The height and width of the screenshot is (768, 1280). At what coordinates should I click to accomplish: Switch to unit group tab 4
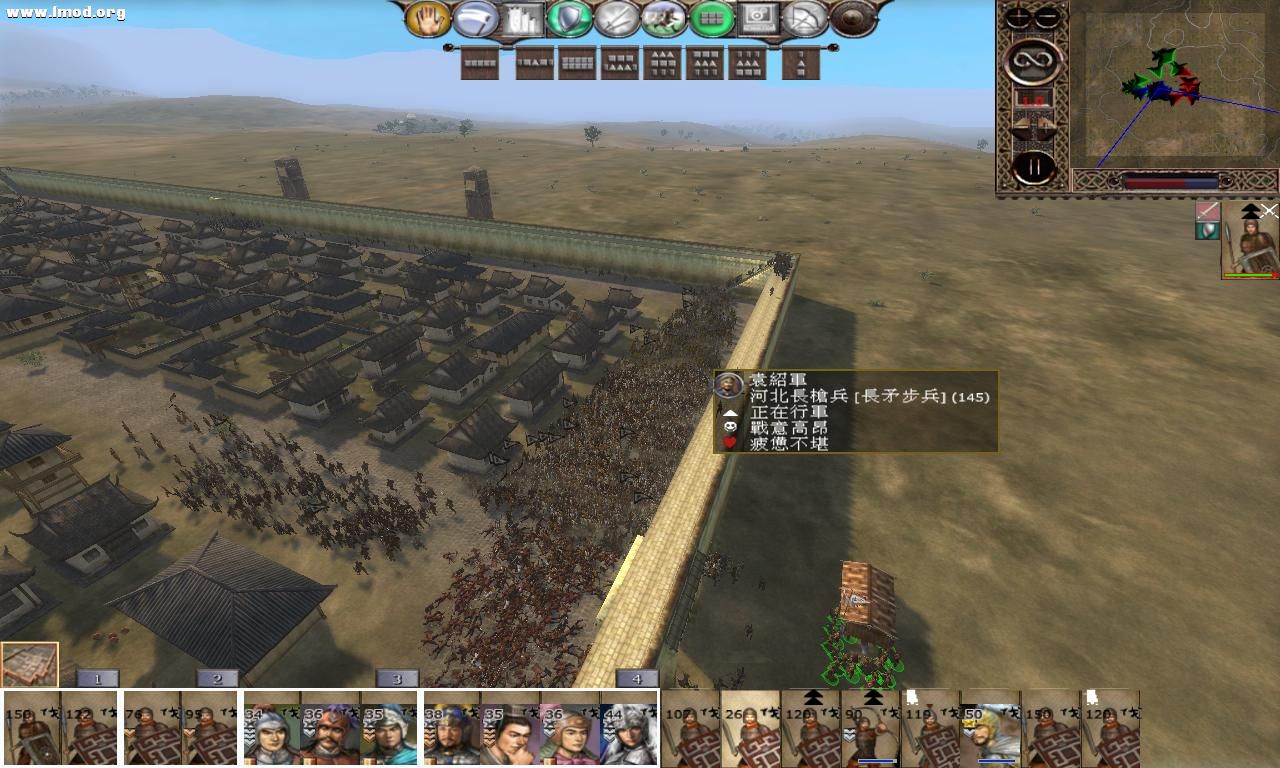point(637,677)
